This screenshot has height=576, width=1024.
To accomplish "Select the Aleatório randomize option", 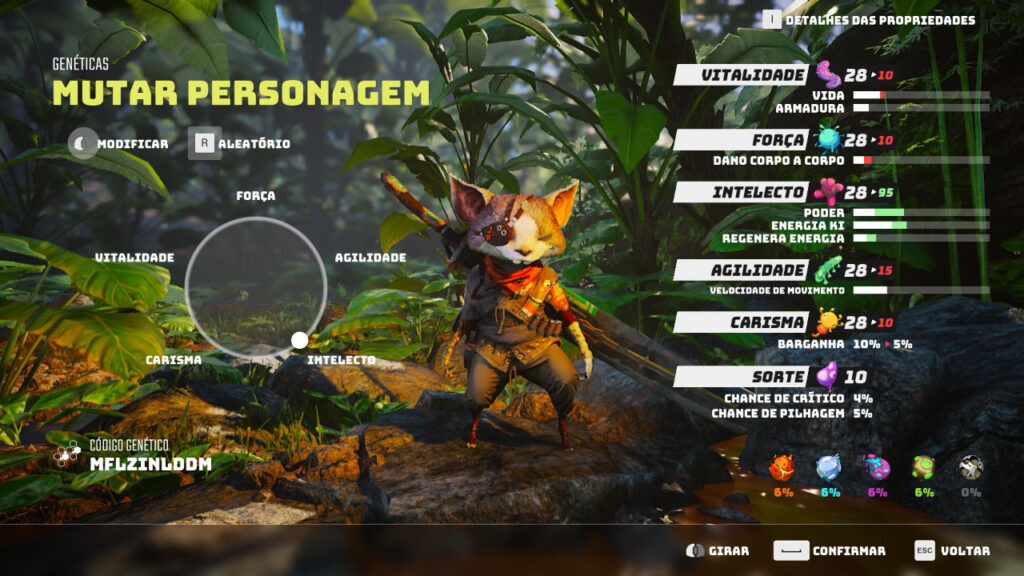I will point(241,144).
